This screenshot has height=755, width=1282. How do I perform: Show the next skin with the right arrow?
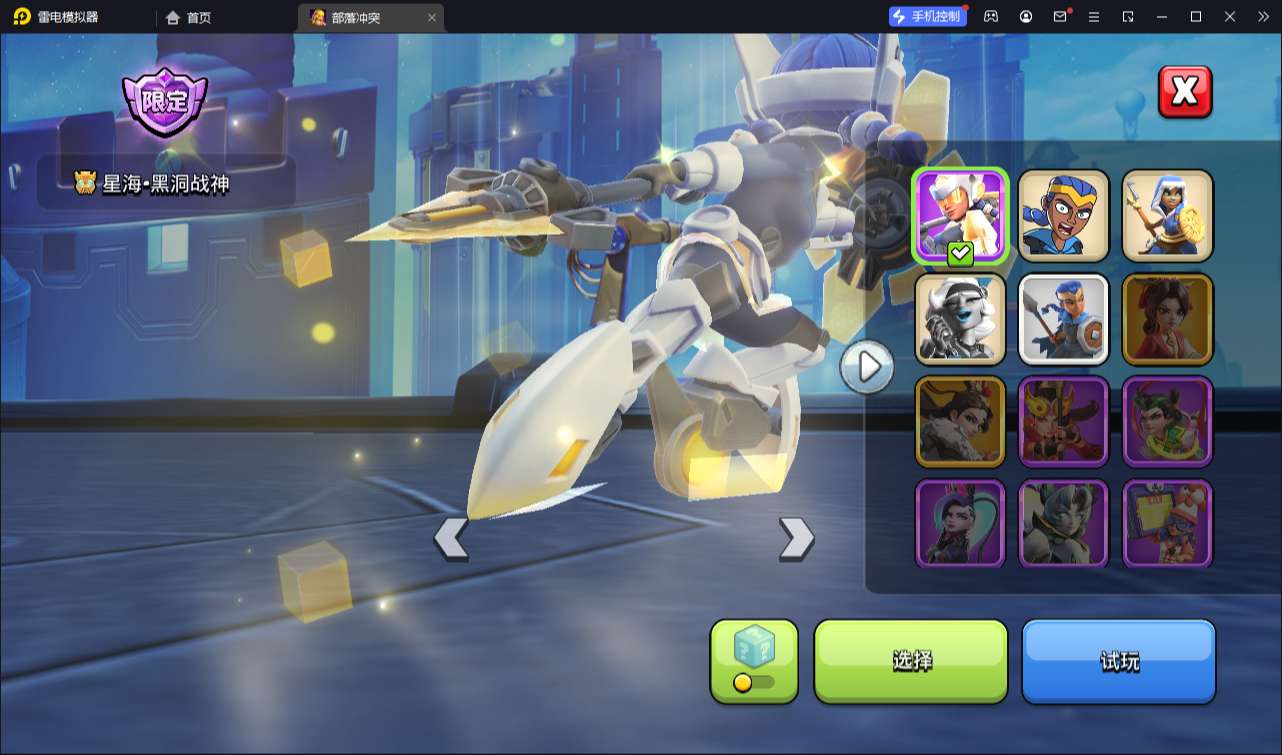point(796,538)
